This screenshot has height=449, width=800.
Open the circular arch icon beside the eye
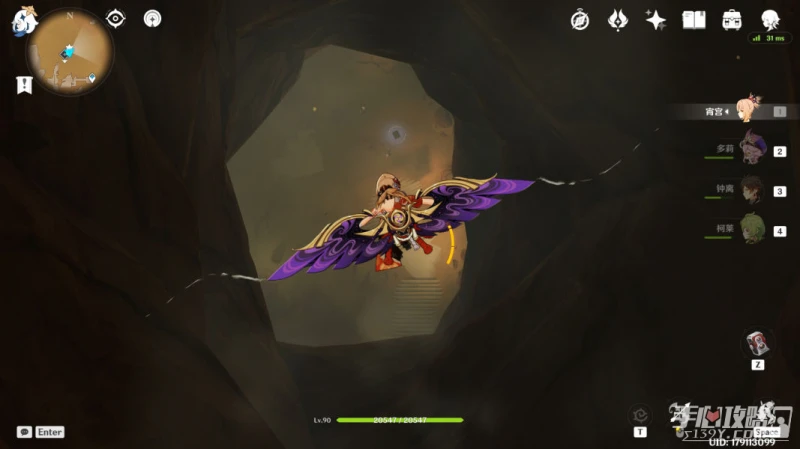[152, 18]
